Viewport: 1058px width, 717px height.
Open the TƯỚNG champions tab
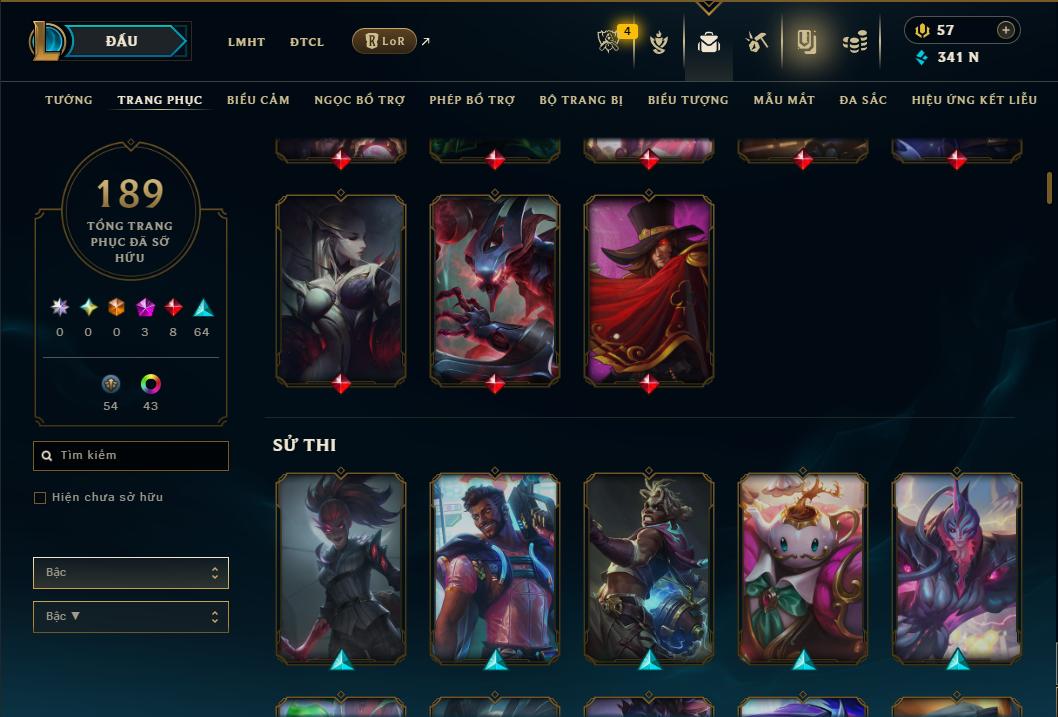[x=69, y=100]
